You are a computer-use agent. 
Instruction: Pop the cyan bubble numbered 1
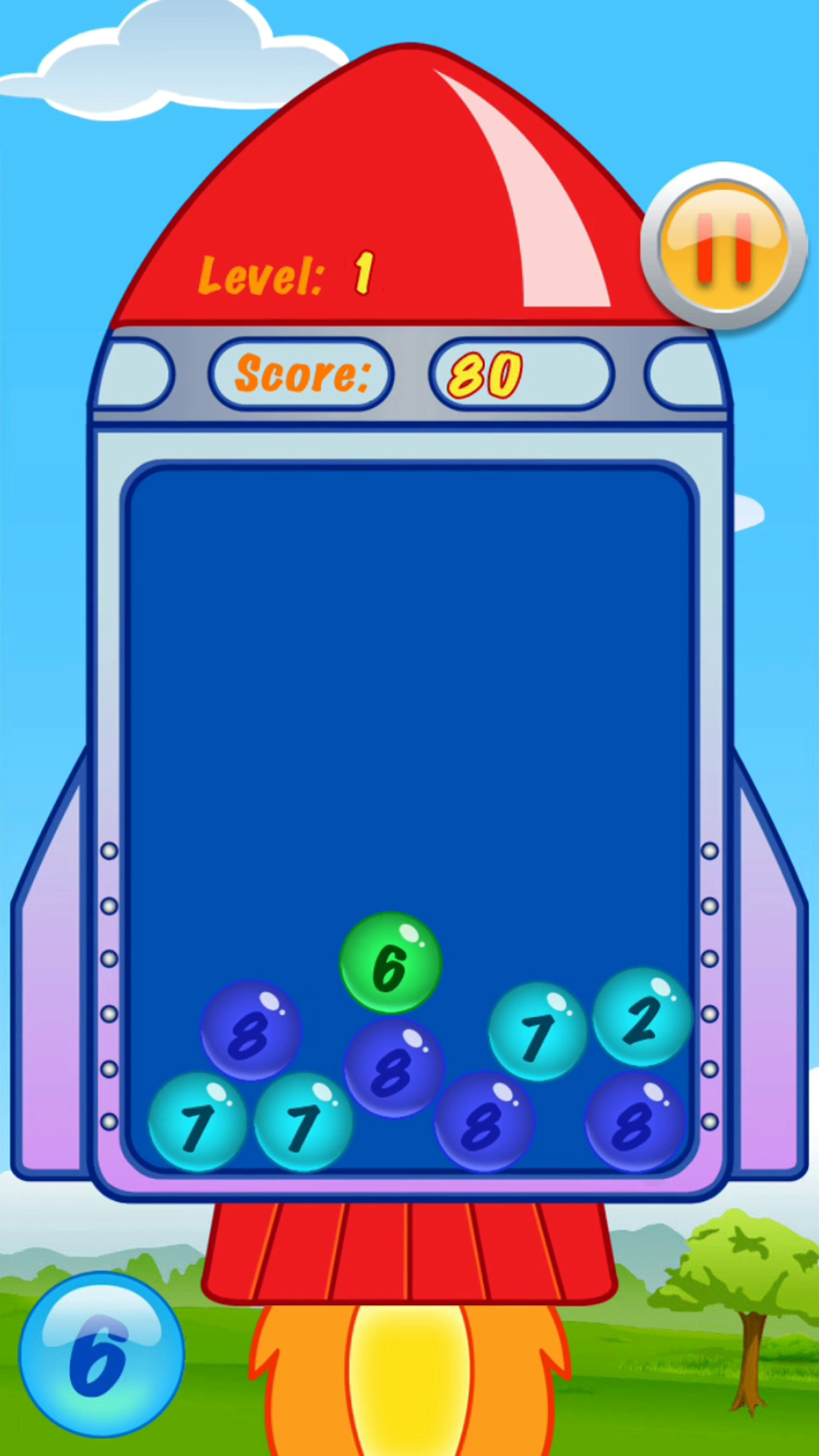click(537, 1024)
